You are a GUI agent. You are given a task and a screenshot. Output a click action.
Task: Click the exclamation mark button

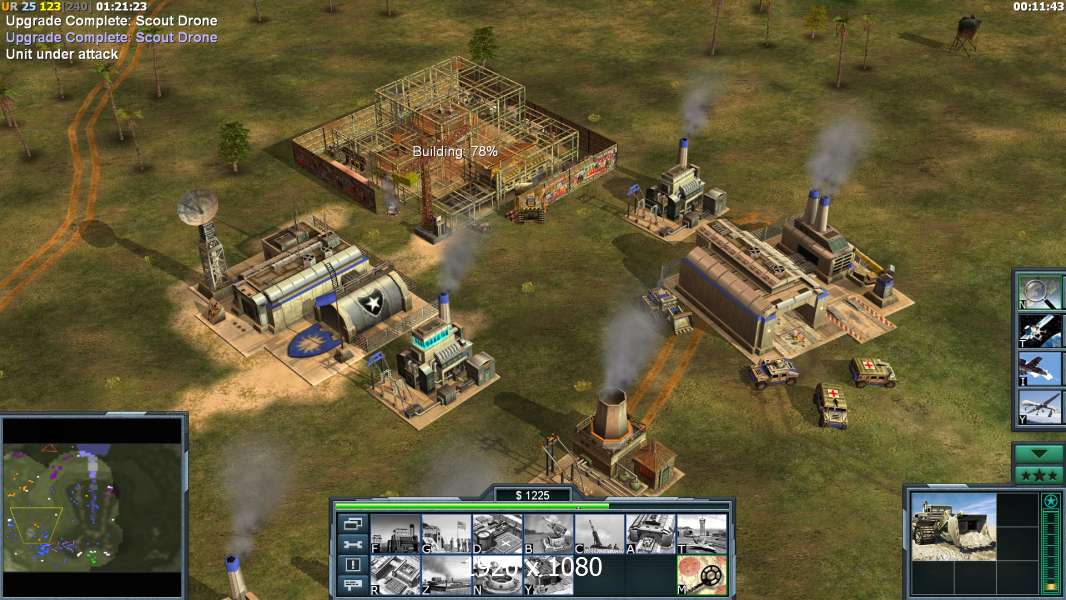click(352, 565)
